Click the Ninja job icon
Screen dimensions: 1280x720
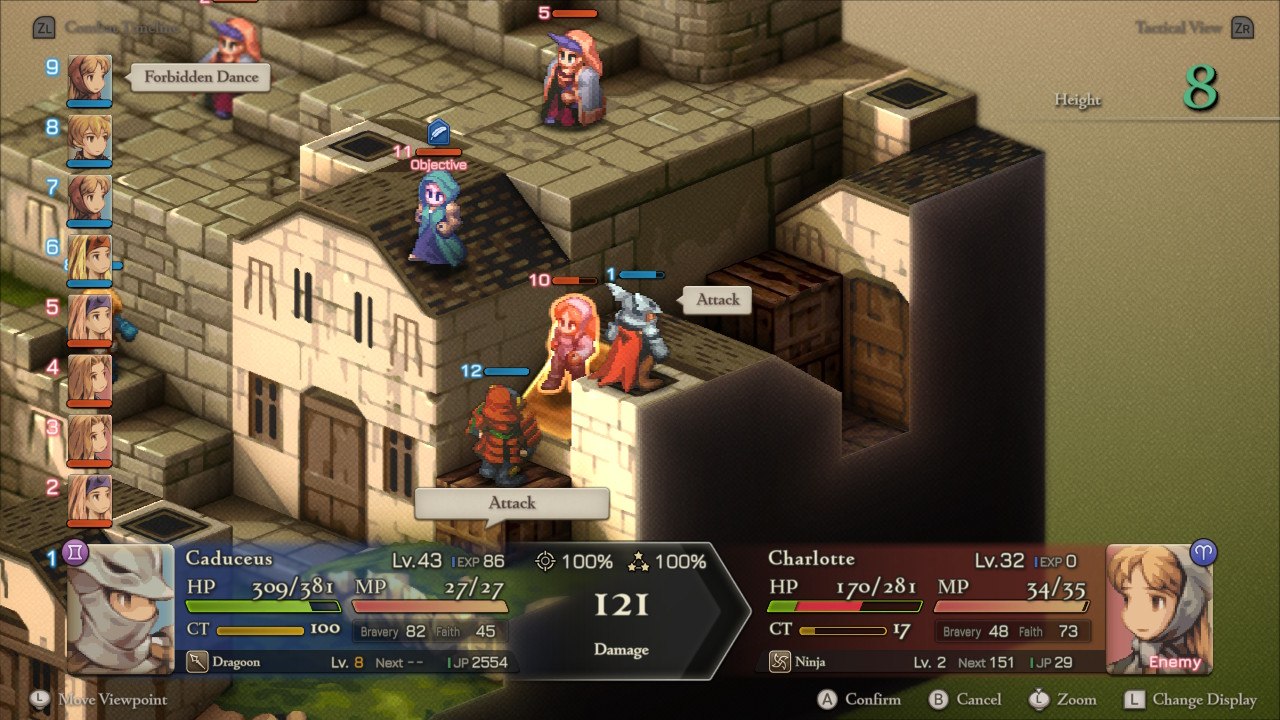(780, 662)
